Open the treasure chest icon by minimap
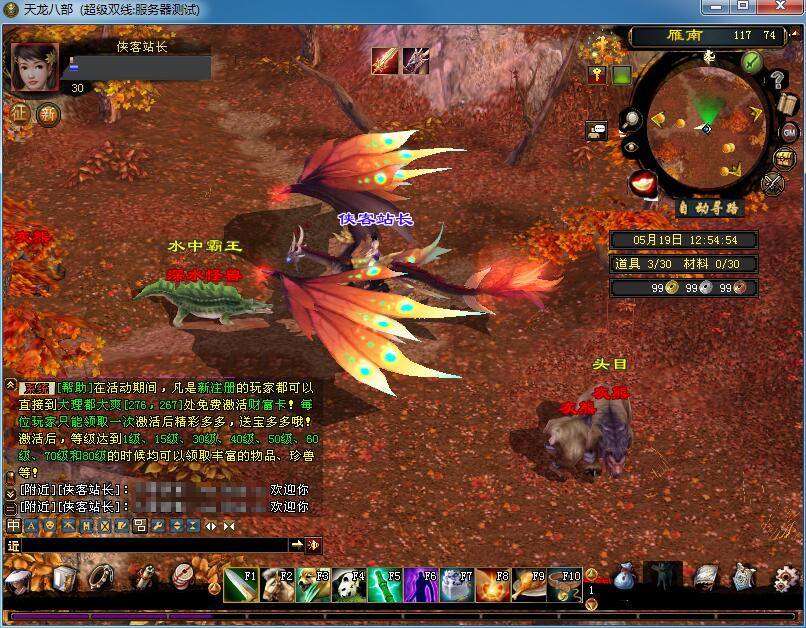Image resolution: width=806 pixels, height=628 pixels. pyautogui.click(x=785, y=157)
